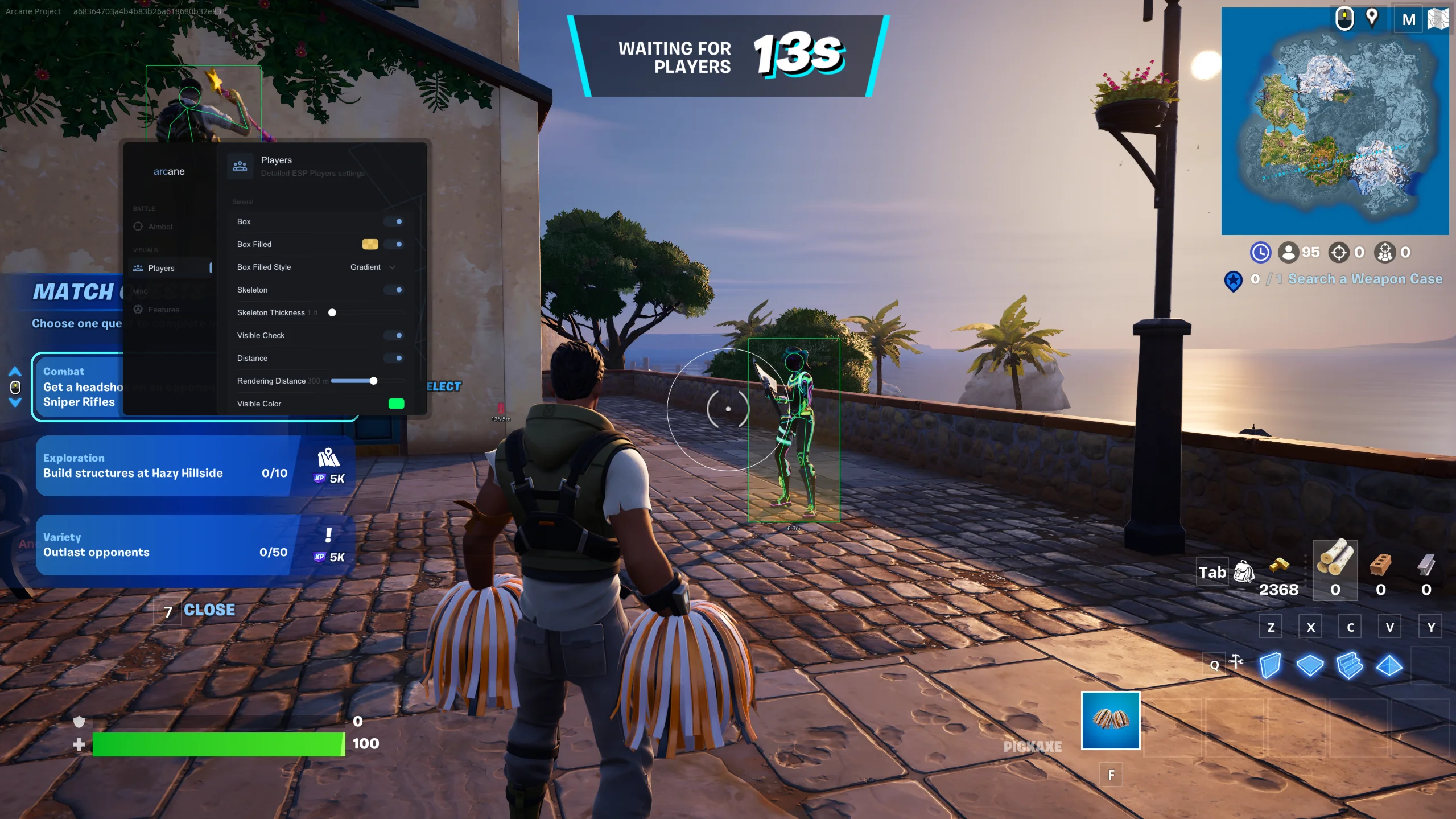
Task: Click the eliminations crosshair icon below the minimap
Action: tap(1339, 253)
